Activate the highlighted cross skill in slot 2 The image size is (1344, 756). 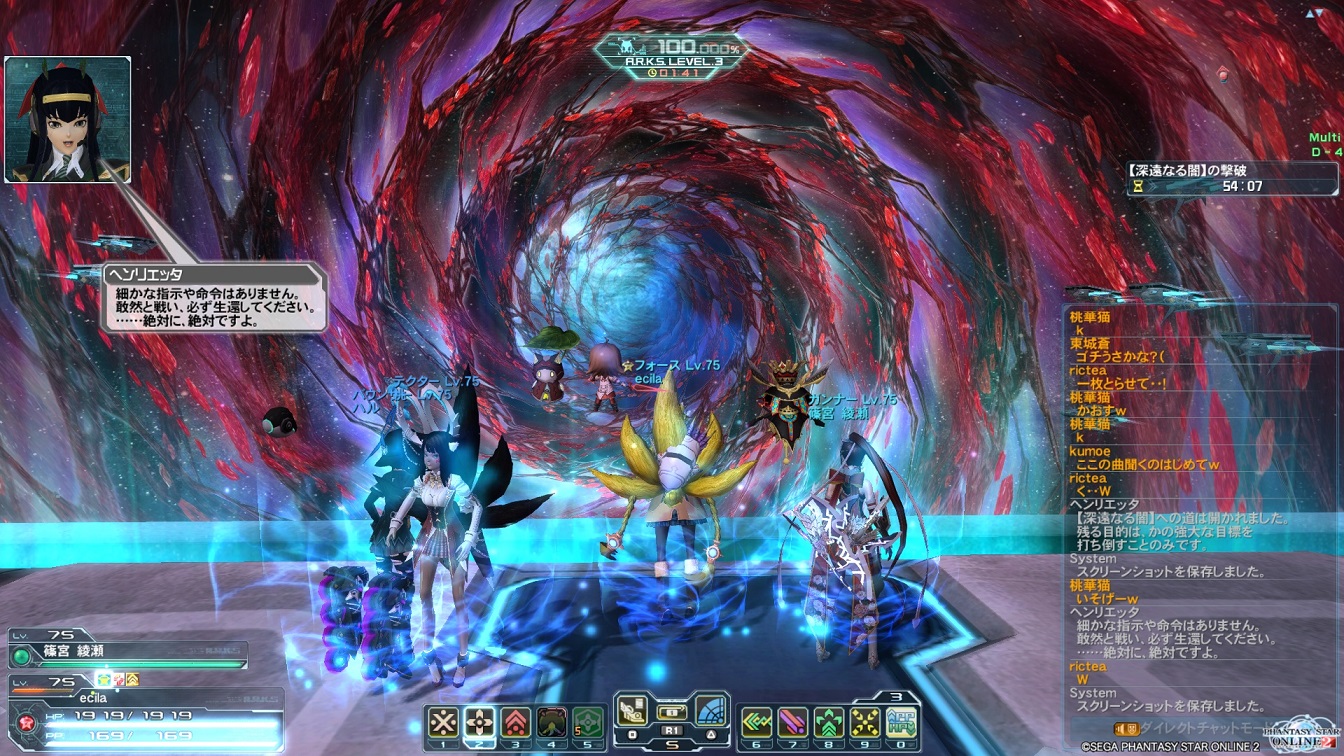(480, 722)
